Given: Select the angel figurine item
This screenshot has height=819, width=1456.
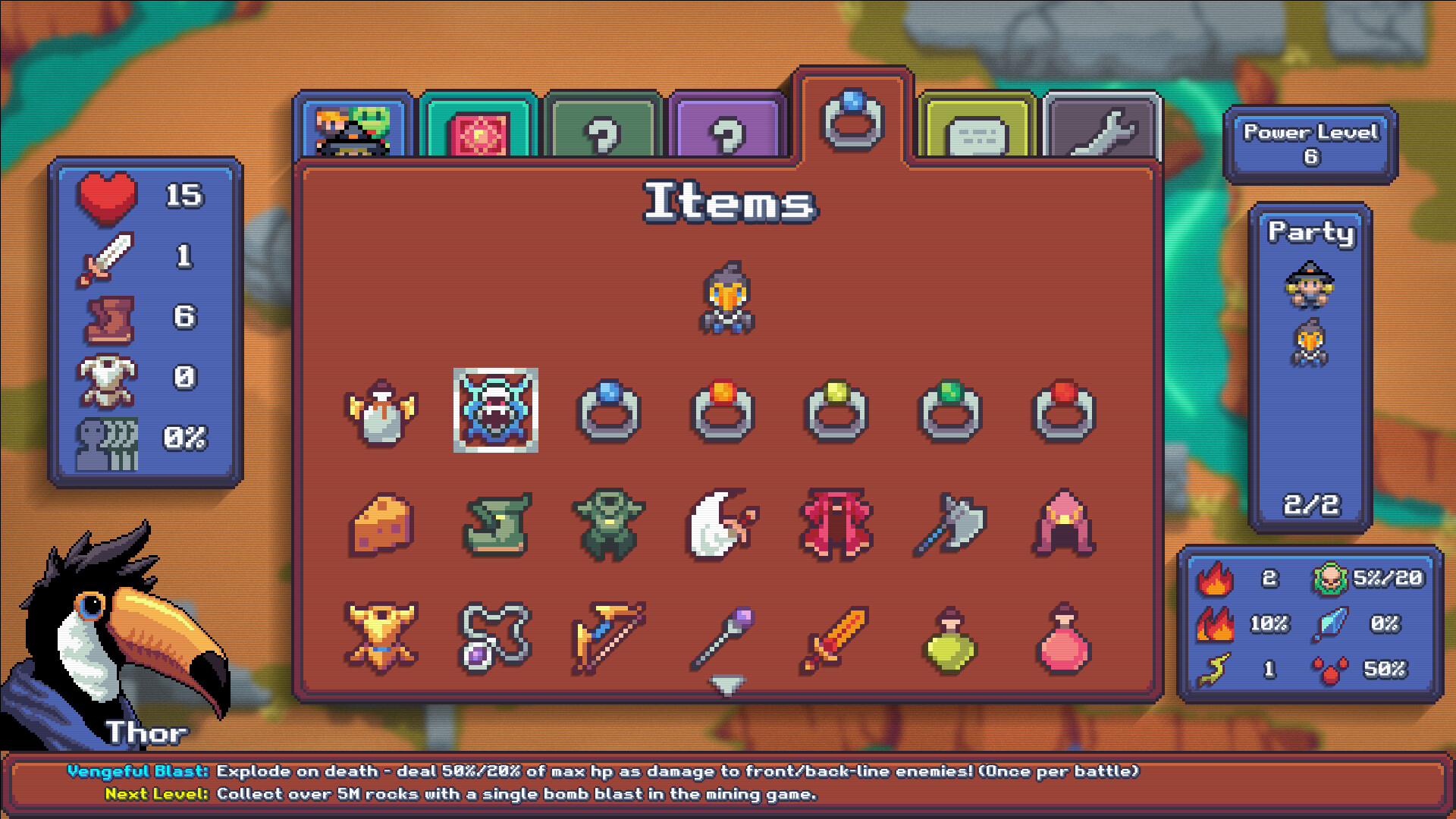Looking at the screenshot, I should point(383,413).
